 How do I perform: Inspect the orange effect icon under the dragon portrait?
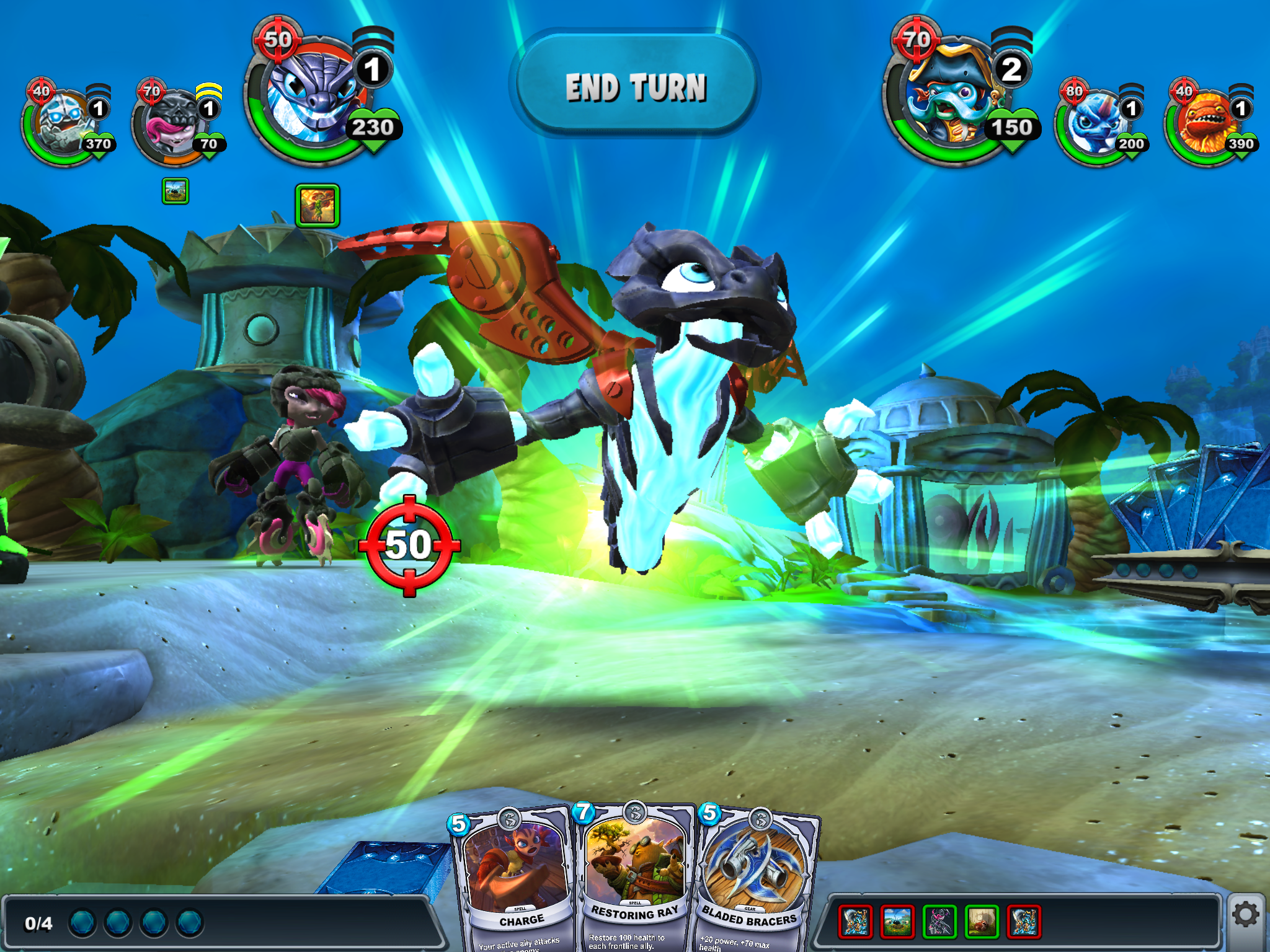(x=317, y=206)
